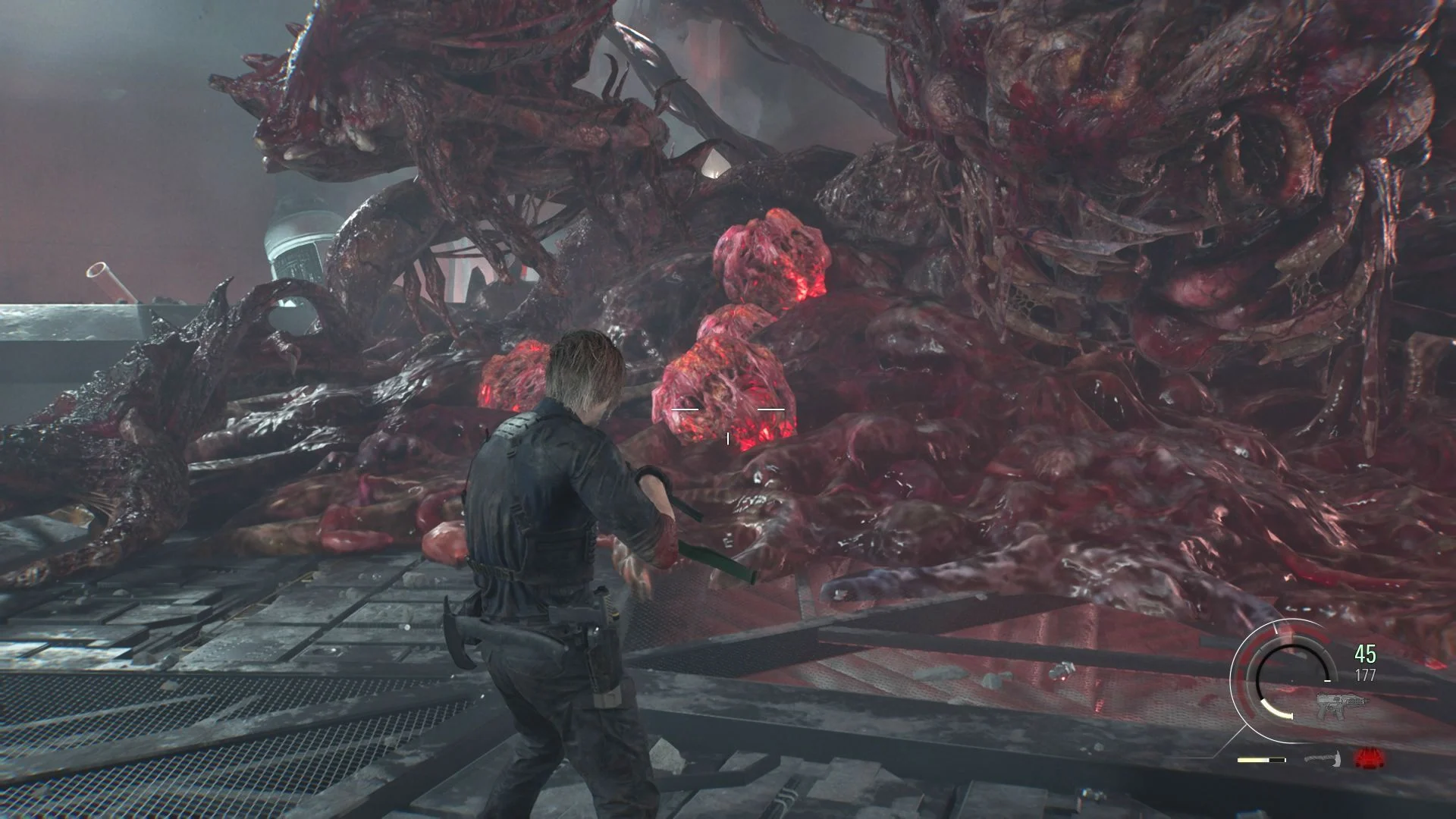
Task: Click the hatchet melee weapon icon
Action: pos(1324,758)
